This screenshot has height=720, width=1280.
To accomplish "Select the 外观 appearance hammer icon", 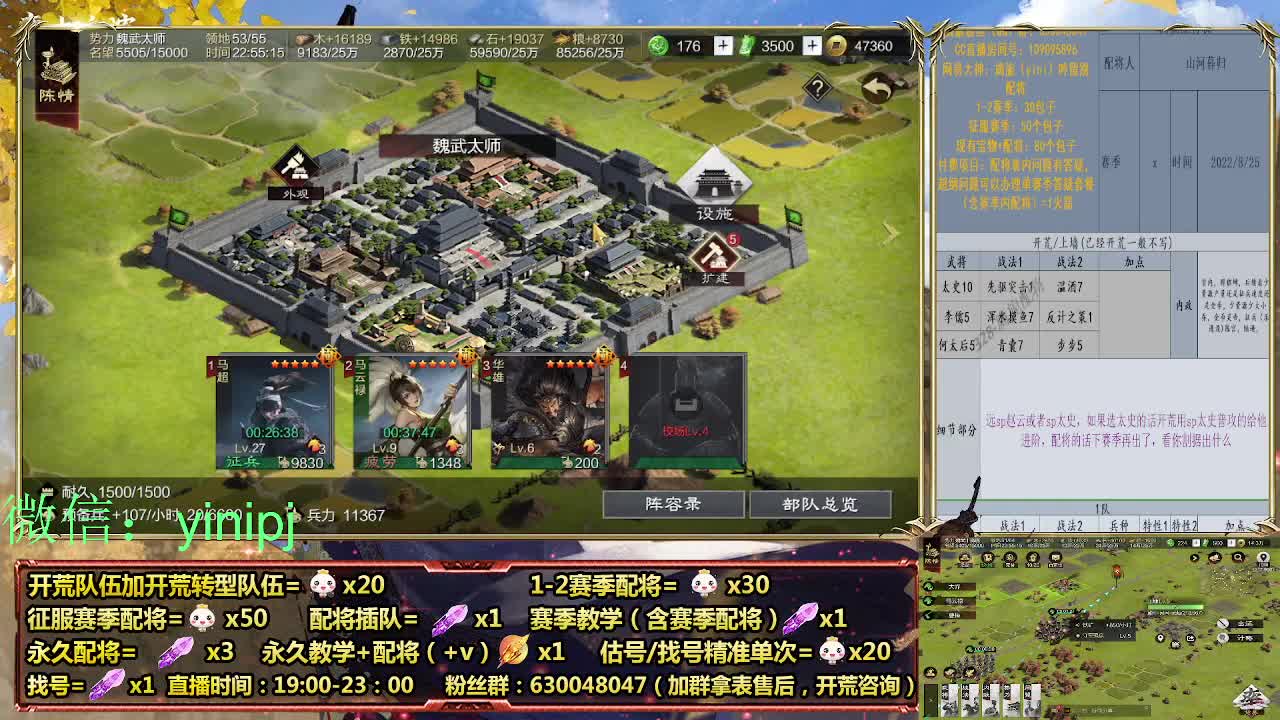I will tap(293, 166).
